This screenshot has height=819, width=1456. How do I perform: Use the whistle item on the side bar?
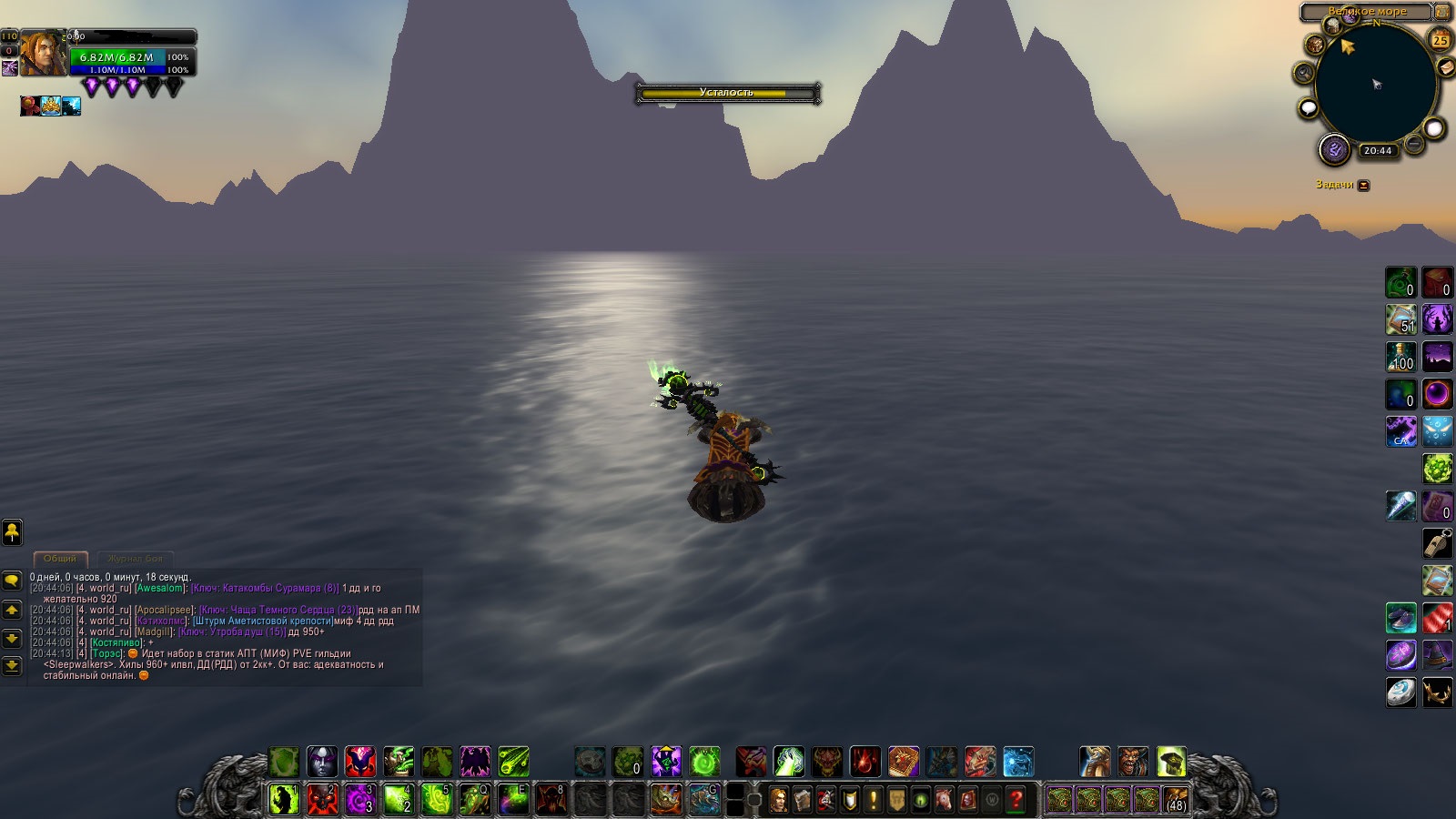(1437, 542)
